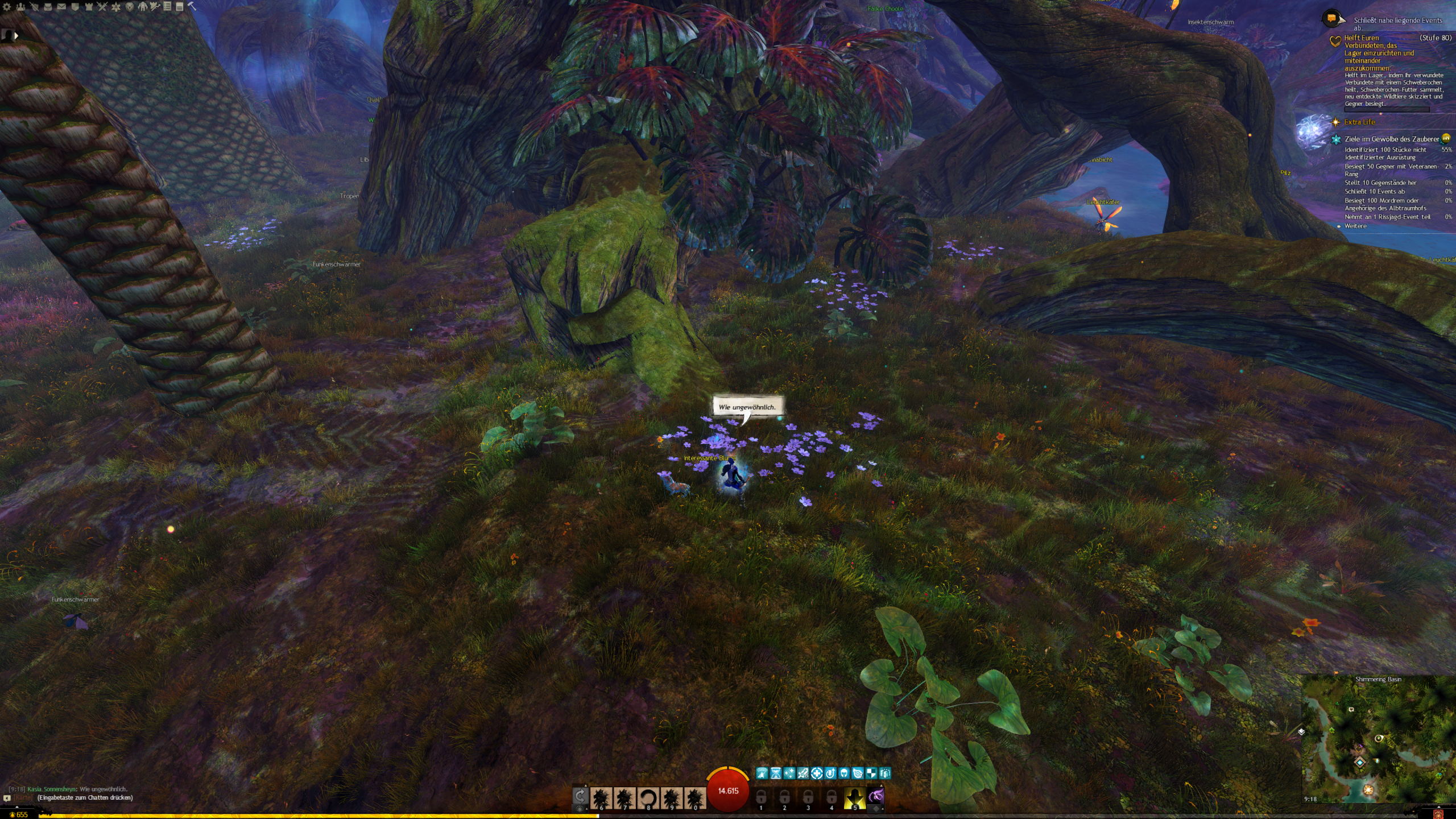Select the Extra Life tracker entry
This screenshot has height=819, width=1456.
[1359, 122]
